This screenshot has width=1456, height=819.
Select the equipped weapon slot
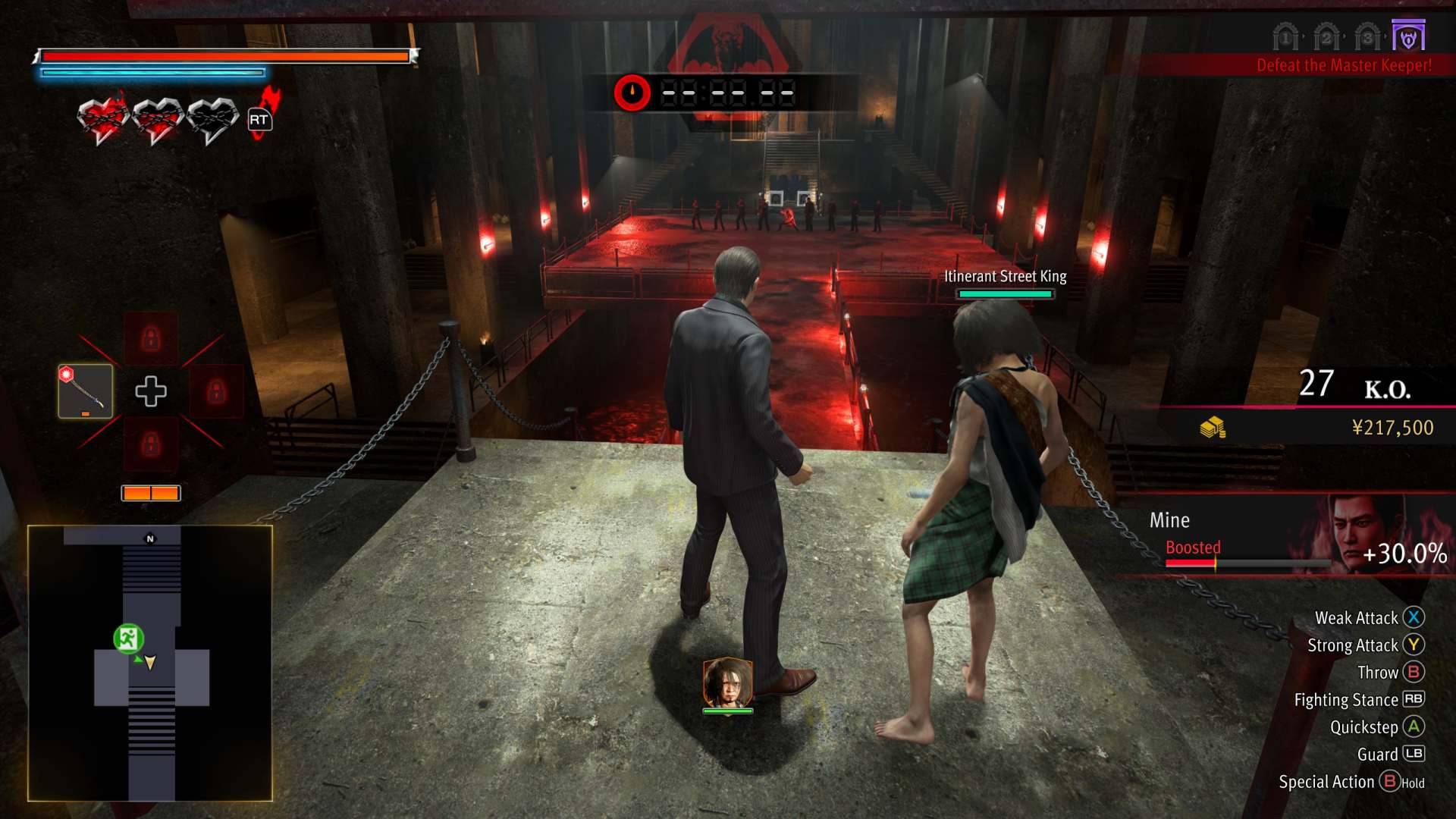(x=86, y=391)
